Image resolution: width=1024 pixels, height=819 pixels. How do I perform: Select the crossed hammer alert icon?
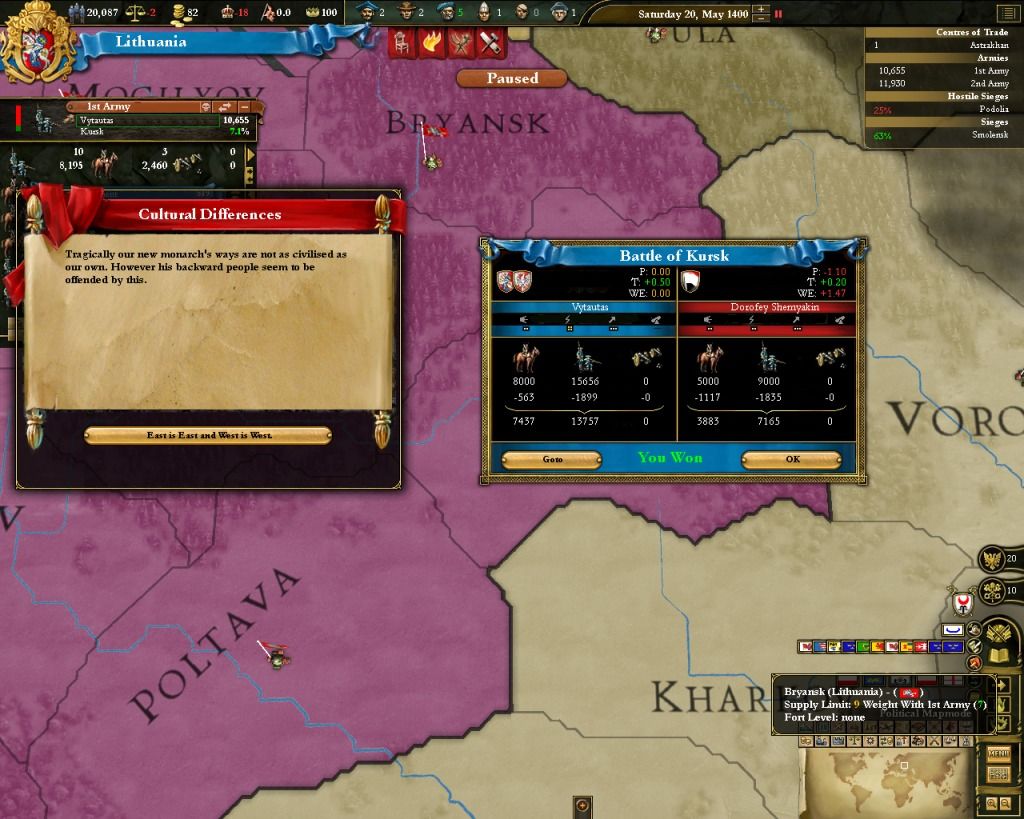(489, 44)
